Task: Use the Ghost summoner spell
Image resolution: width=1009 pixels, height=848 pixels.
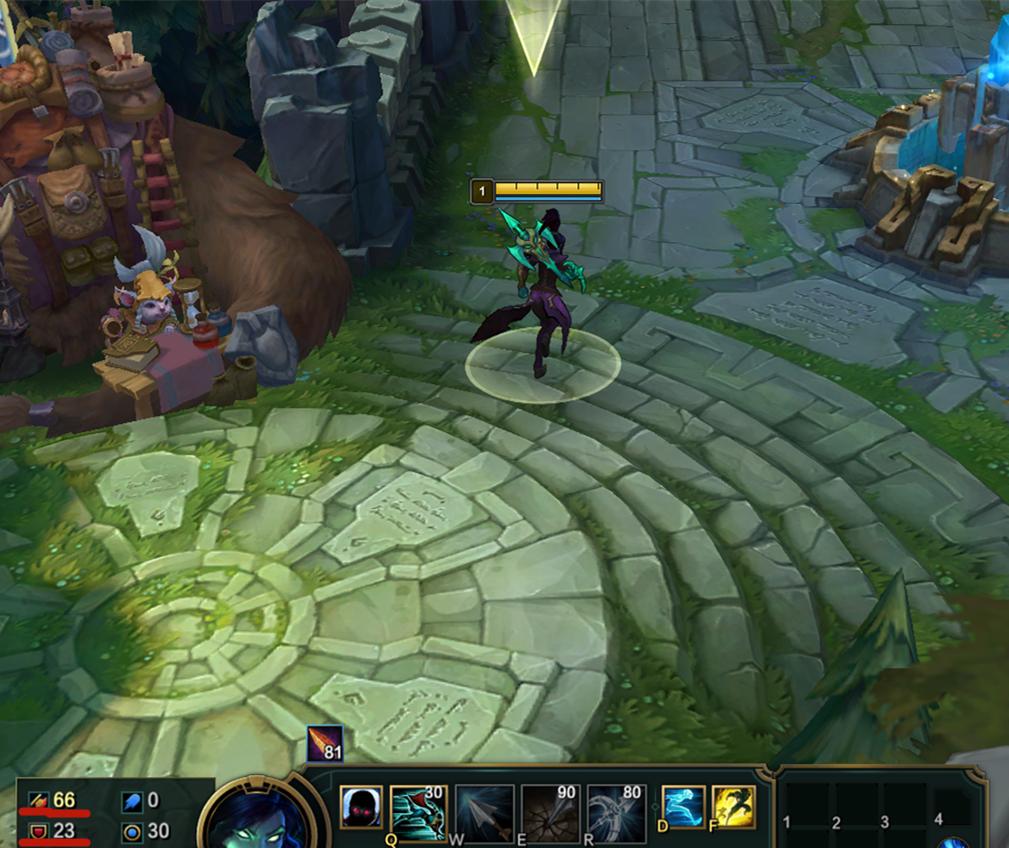Action: point(683,807)
